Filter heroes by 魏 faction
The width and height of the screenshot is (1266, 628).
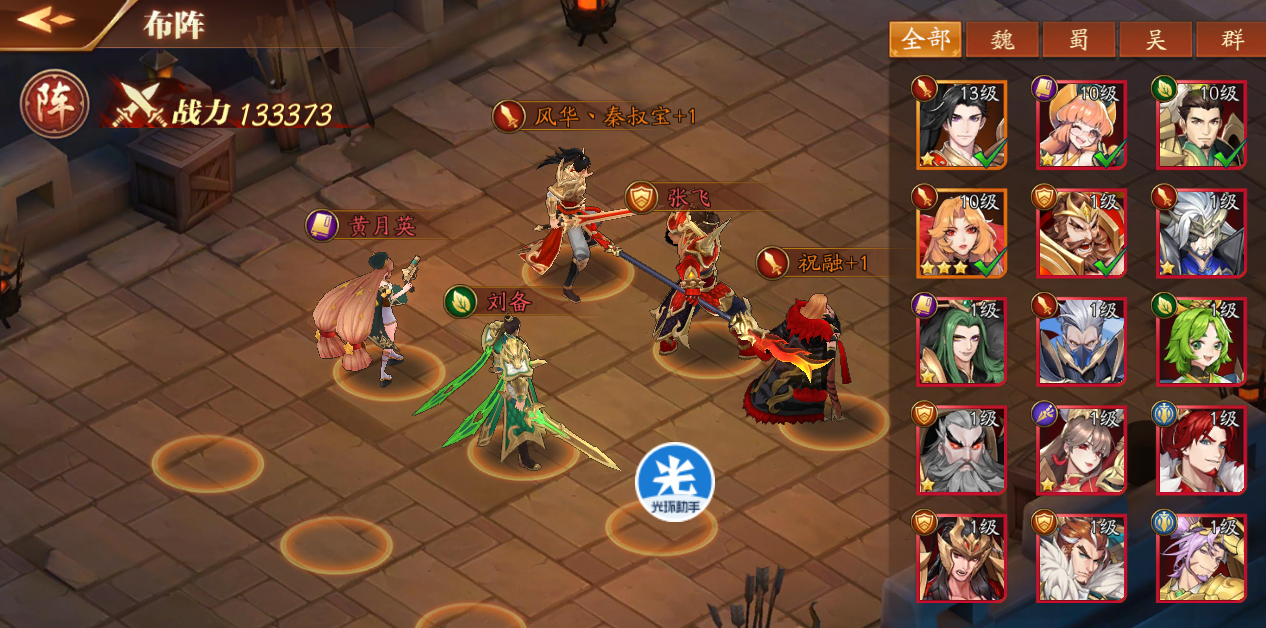click(x=1002, y=40)
